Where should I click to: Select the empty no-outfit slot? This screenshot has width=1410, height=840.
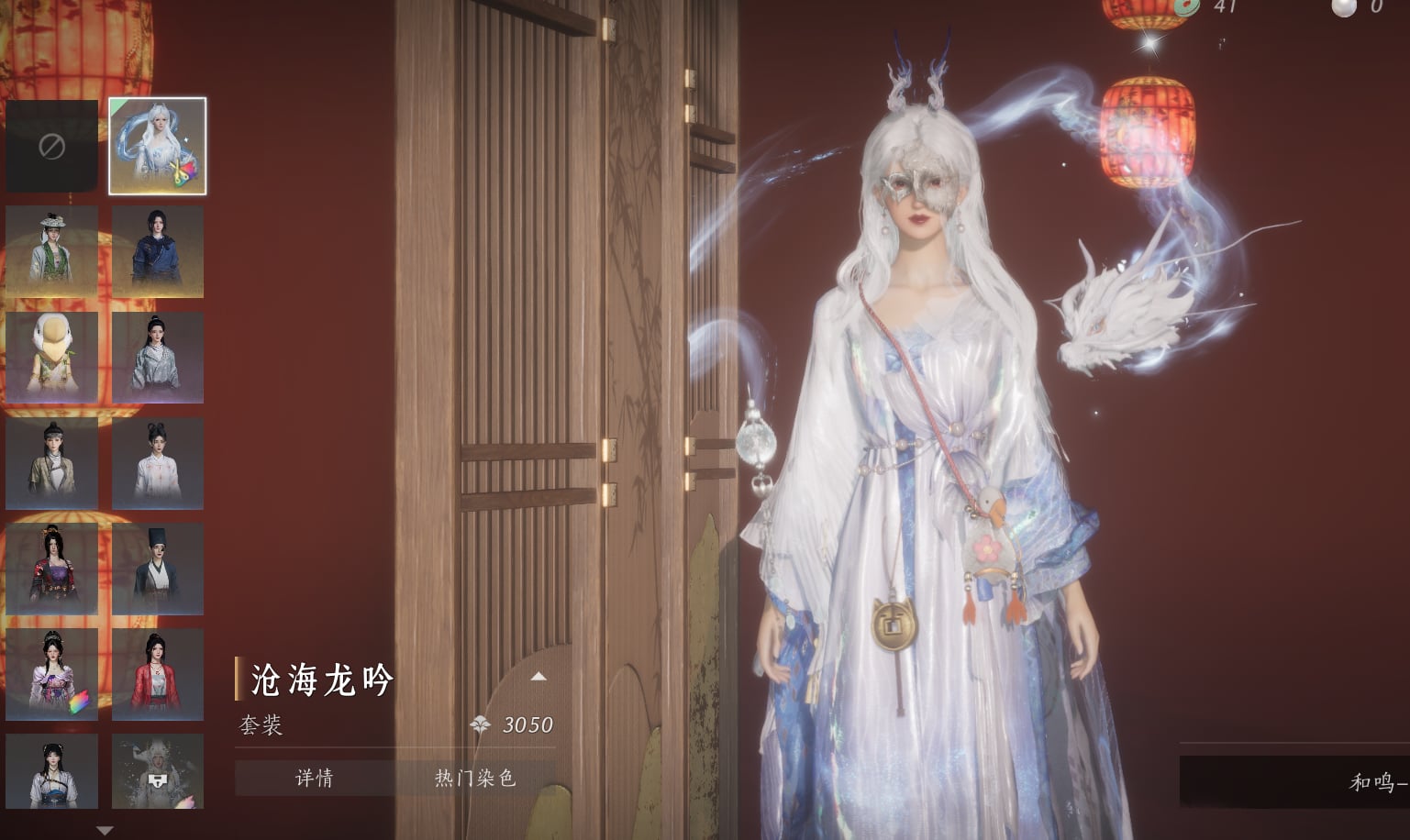tap(52, 146)
